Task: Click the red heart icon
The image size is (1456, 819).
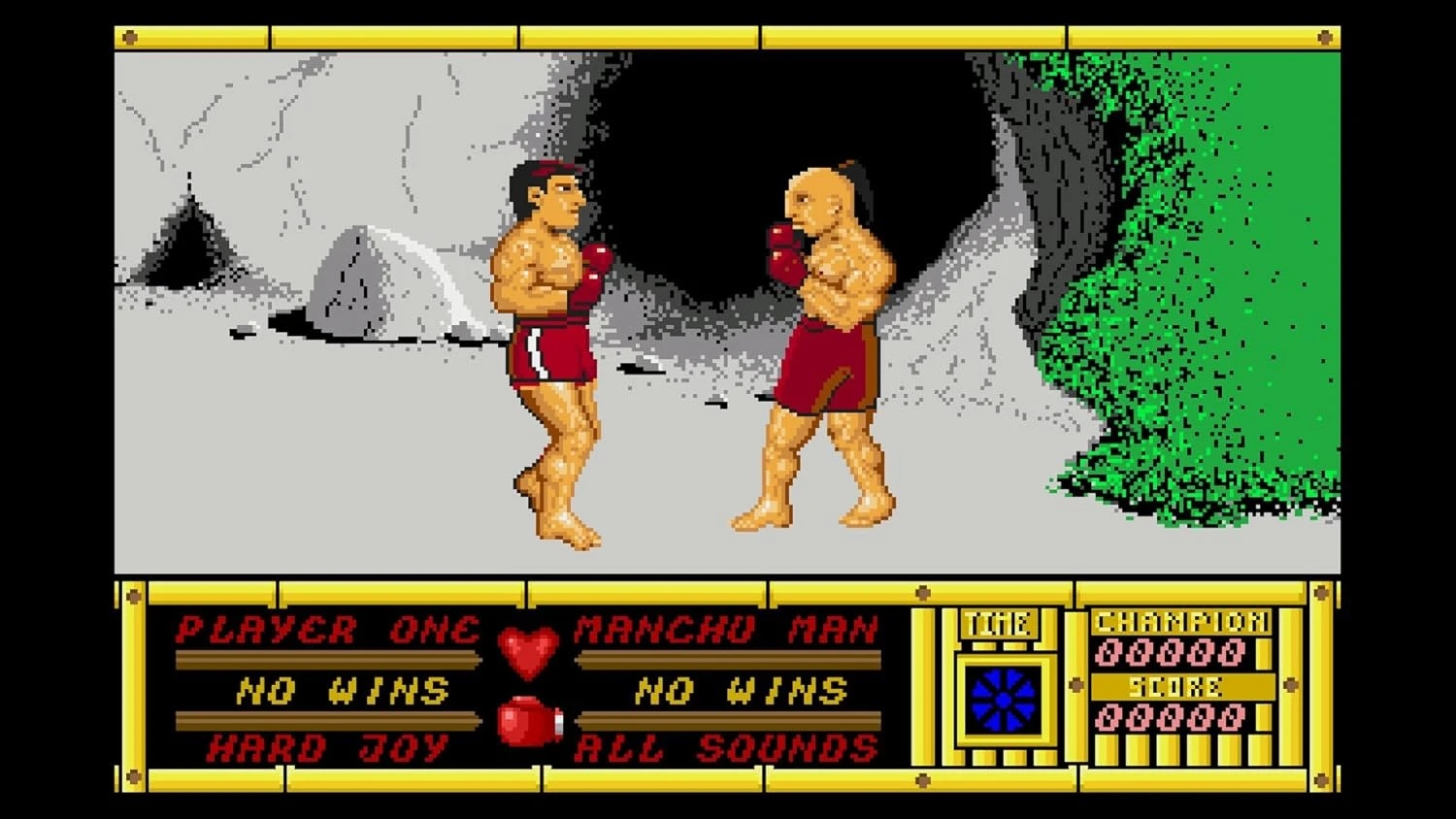Action: coord(528,651)
